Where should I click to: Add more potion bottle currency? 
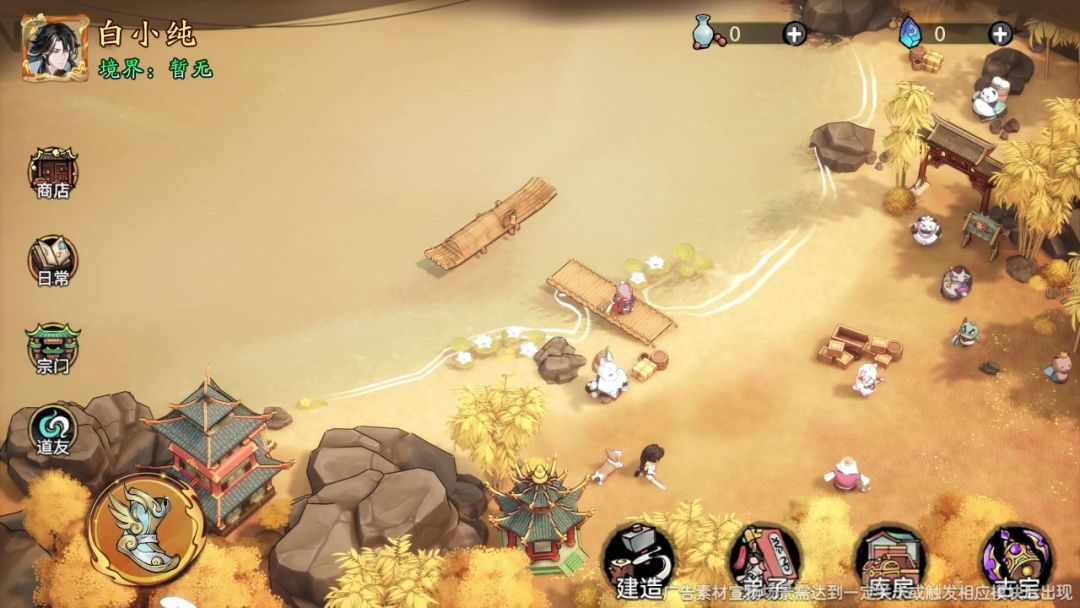(x=794, y=34)
